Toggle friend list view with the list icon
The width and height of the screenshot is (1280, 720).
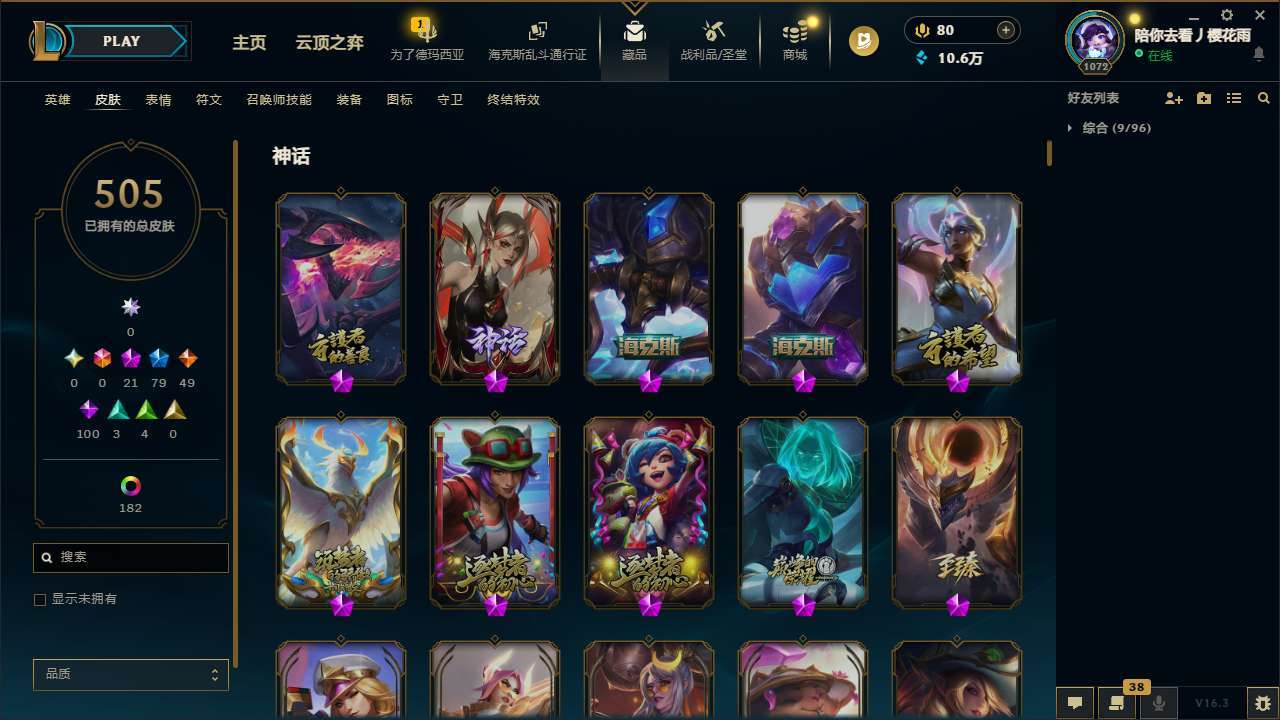[x=1234, y=98]
